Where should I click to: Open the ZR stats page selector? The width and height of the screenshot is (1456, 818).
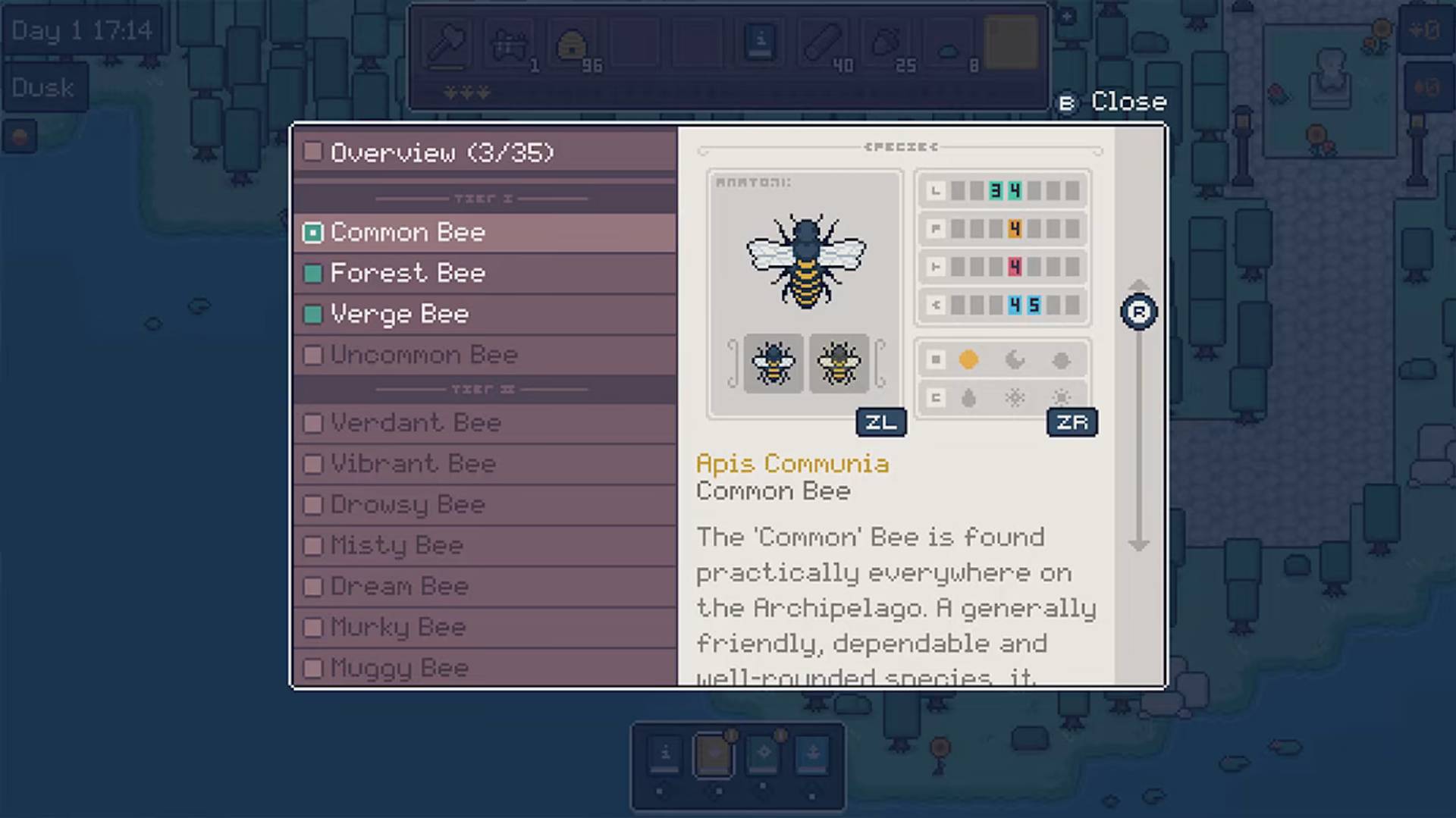[x=1072, y=422]
